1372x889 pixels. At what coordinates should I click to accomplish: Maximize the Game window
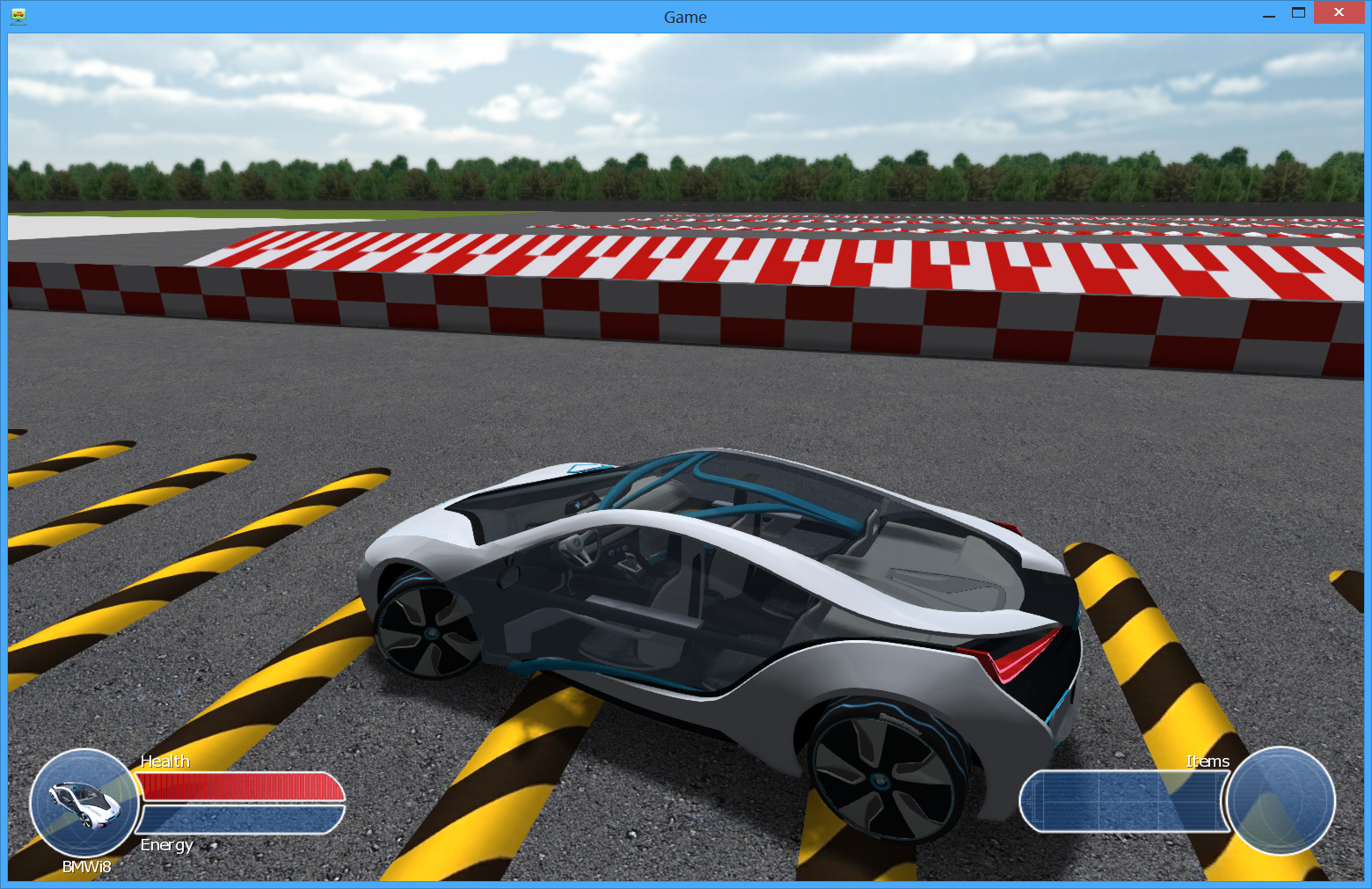click(1298, 13)
